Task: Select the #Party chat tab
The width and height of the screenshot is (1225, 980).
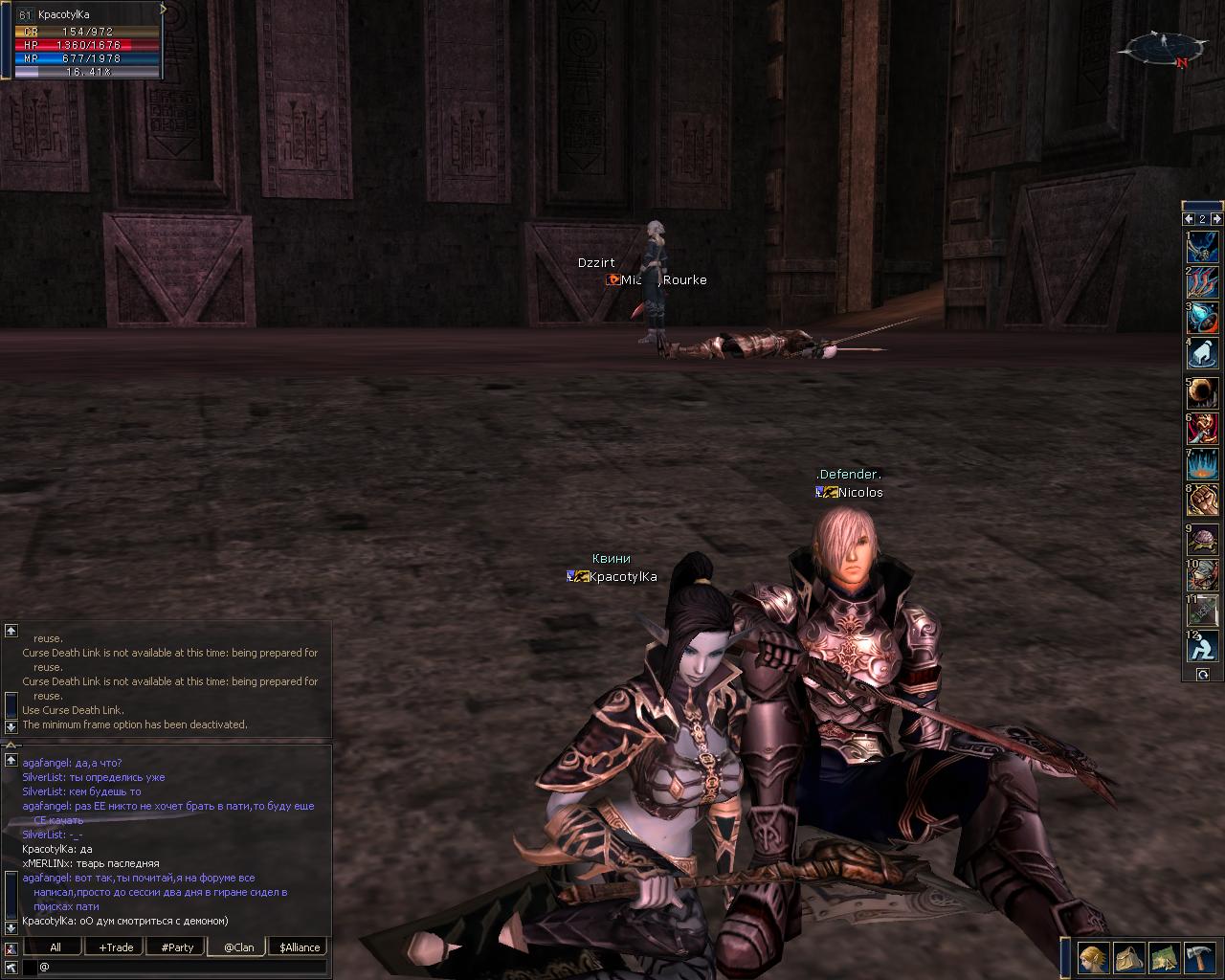Action: click(x=177, y=947)
